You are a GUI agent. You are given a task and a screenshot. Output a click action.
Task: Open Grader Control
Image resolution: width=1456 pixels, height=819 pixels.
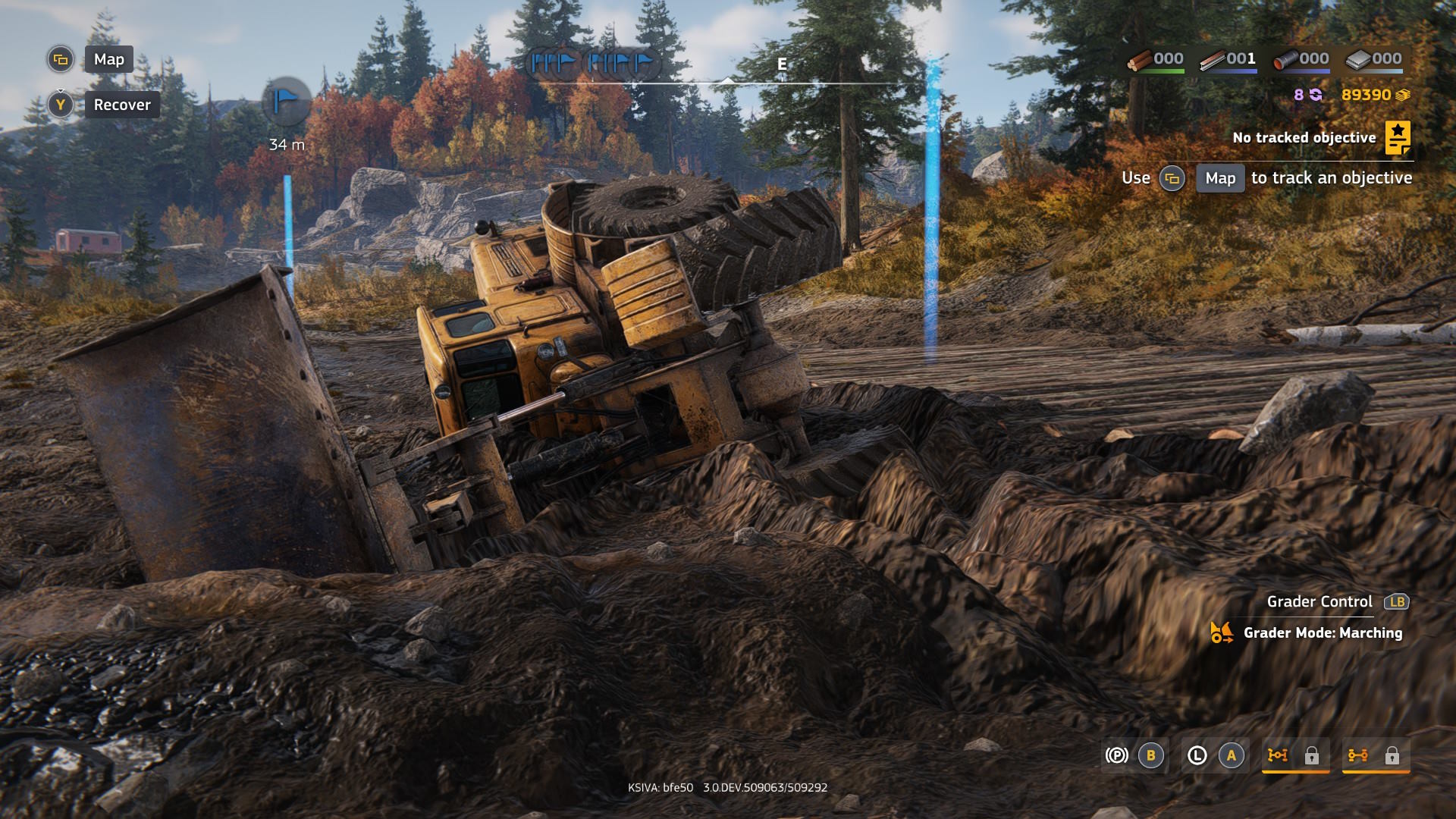point(1319,601)
